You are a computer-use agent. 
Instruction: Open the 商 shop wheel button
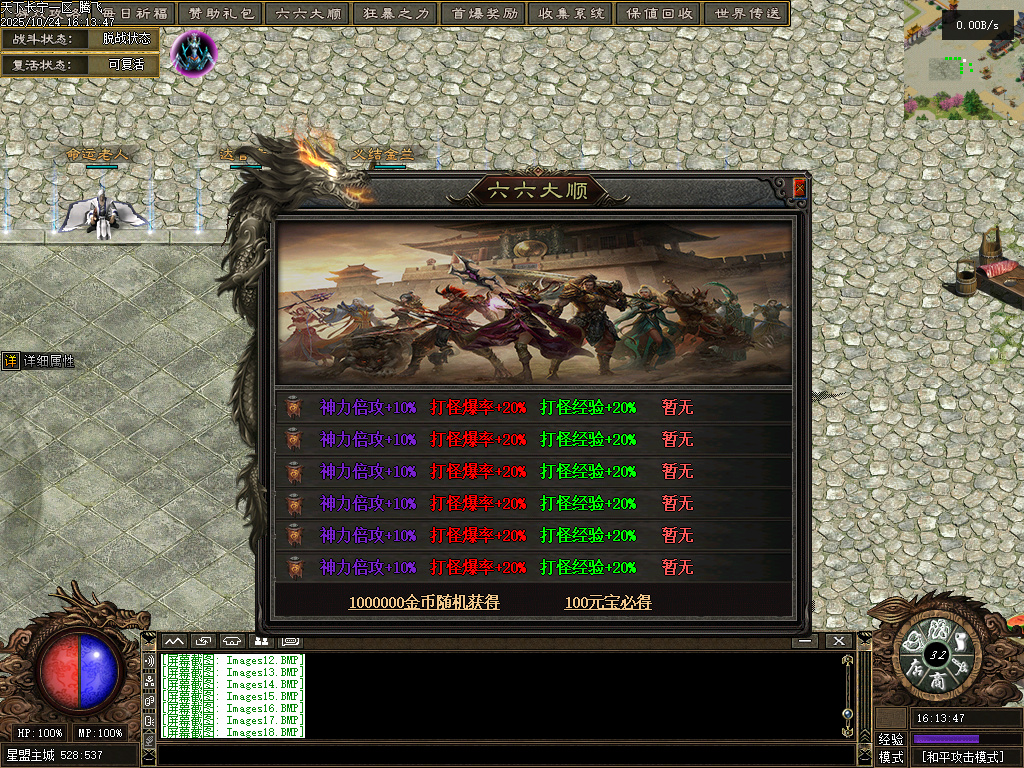pyautogui.click(x=937, y=680)
